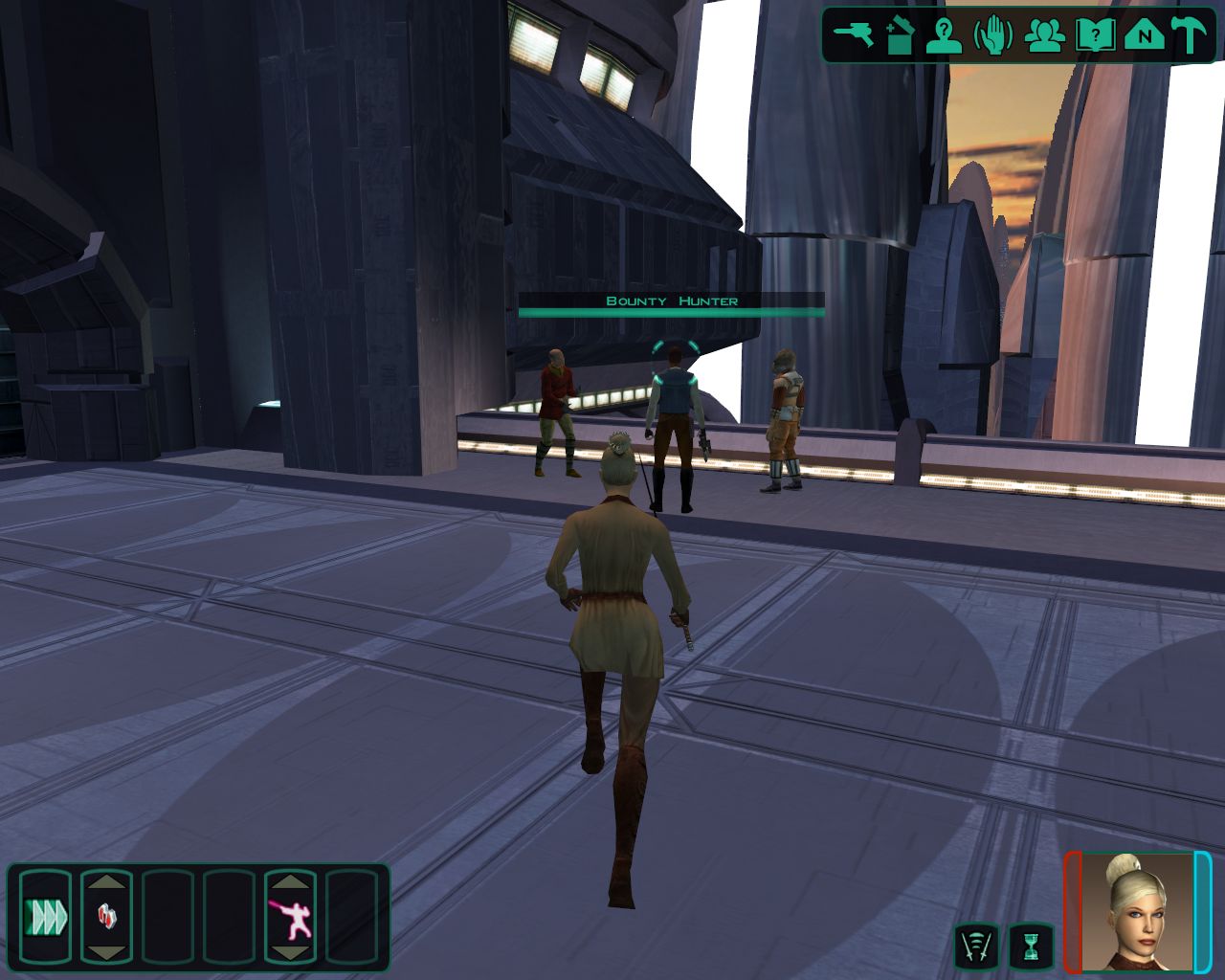The width and height of the screenshot is (1225, 980).
Task: Activate the green triple-arrow action slot
Action: click(45, 917)
